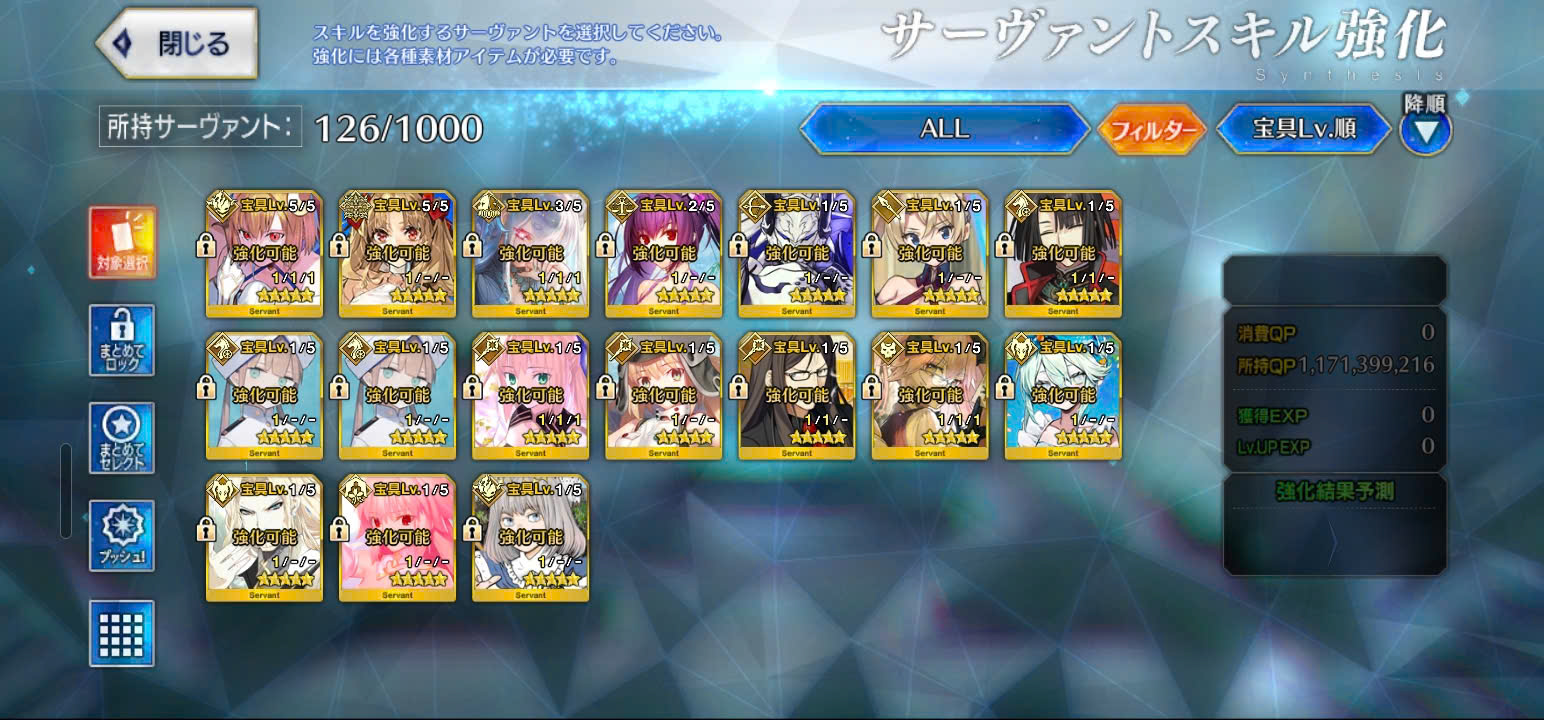The image size is (1544, 720).
Task: Close the skill enhancement screen with 閉じる
Action: (x=178, y=44)
